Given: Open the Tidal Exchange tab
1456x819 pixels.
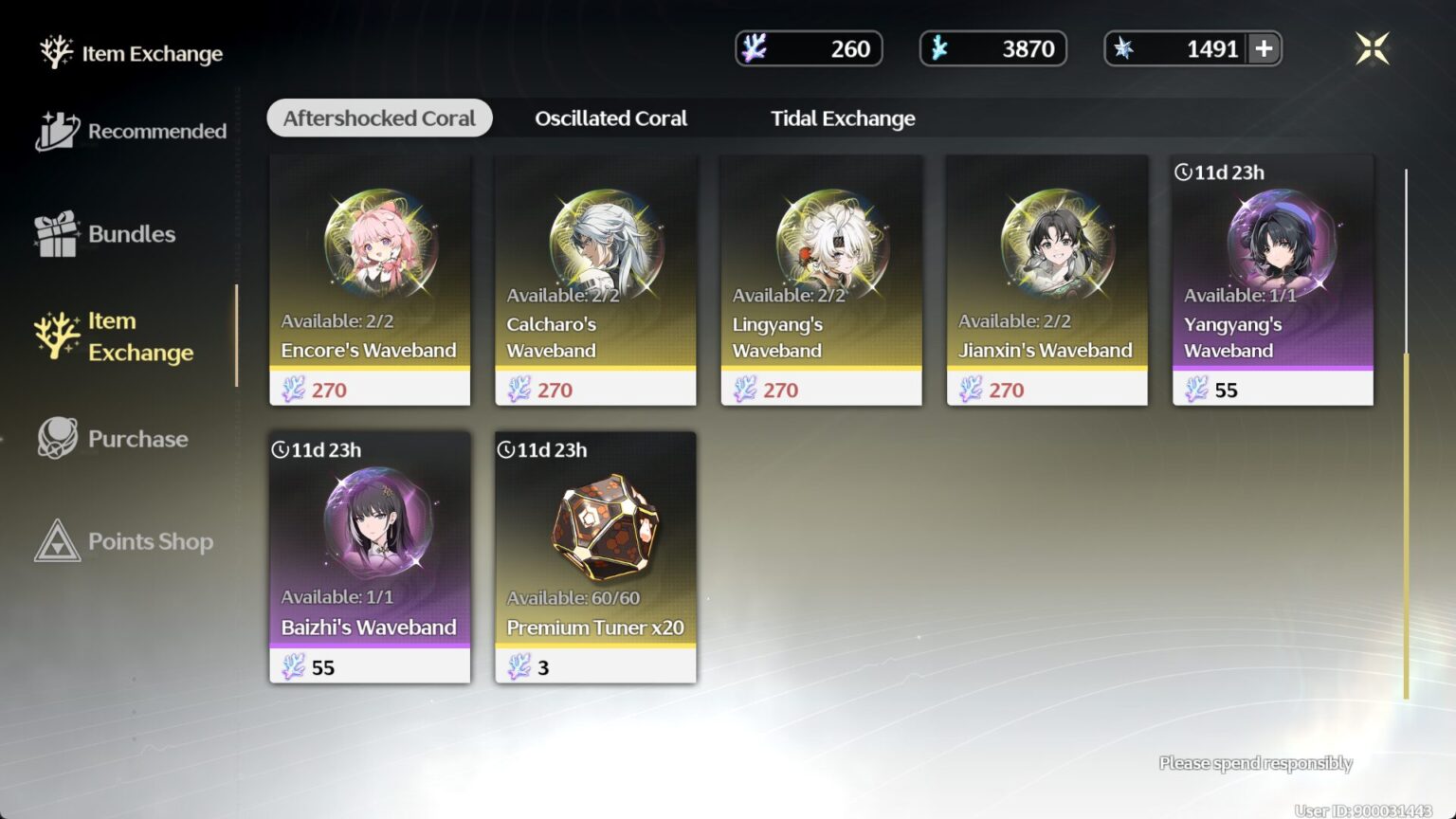Looking at the screenshot, I should click(843, 118).
